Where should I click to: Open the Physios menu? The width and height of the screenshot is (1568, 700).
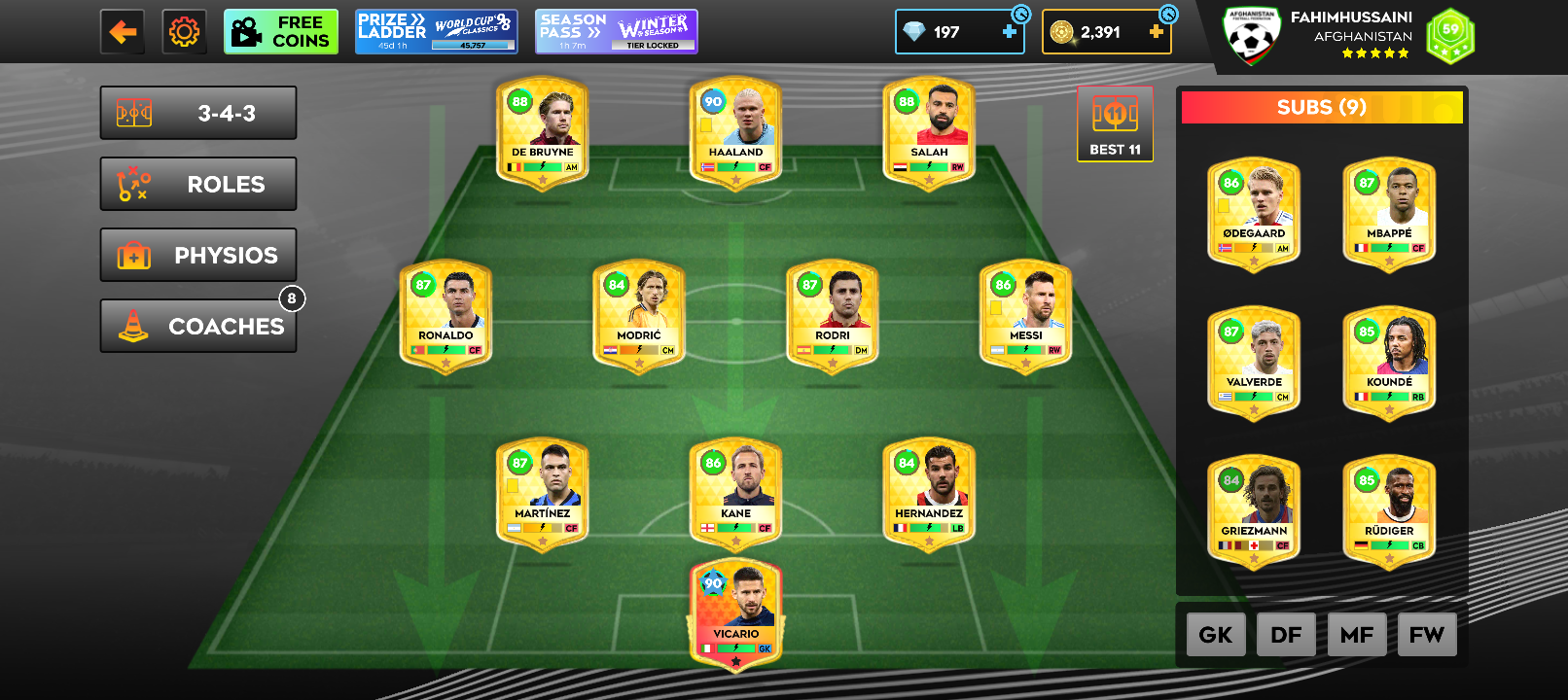(x=198, y=255)
